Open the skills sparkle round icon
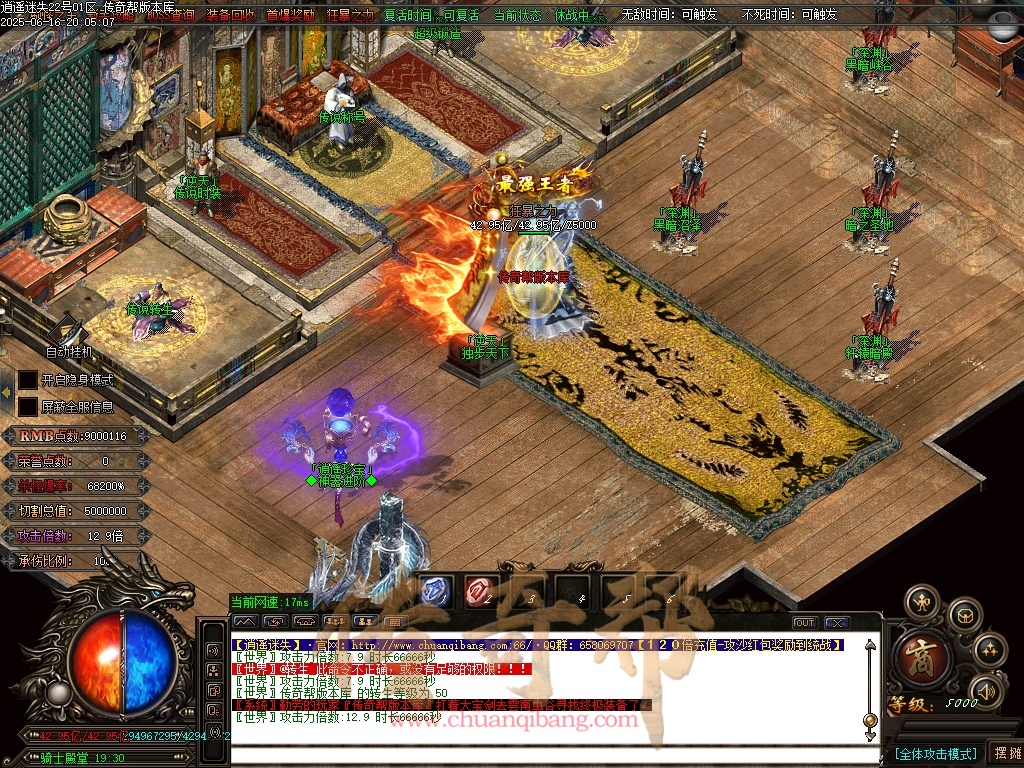The width and height of the screenshot is (1024, 768). pos(989,650)
